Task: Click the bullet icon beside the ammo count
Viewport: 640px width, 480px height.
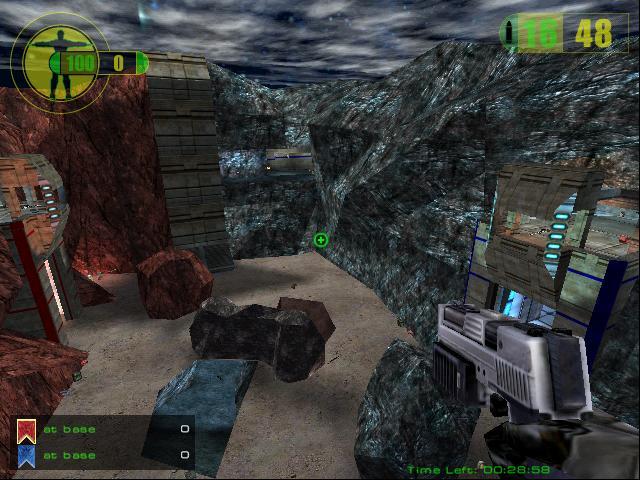Action: pos(512,33)
